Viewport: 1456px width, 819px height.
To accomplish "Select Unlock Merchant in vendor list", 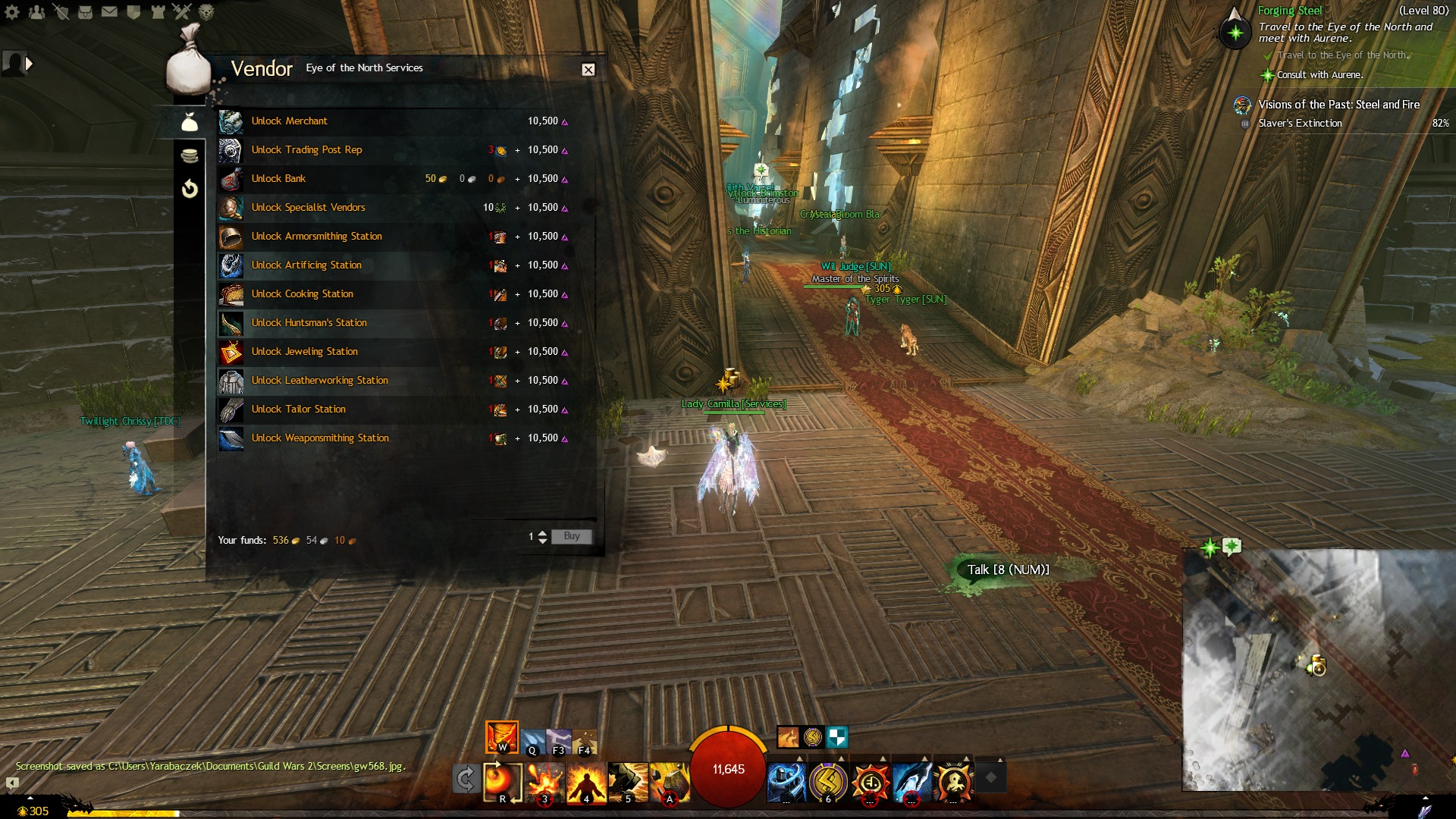I will point(289,121).
